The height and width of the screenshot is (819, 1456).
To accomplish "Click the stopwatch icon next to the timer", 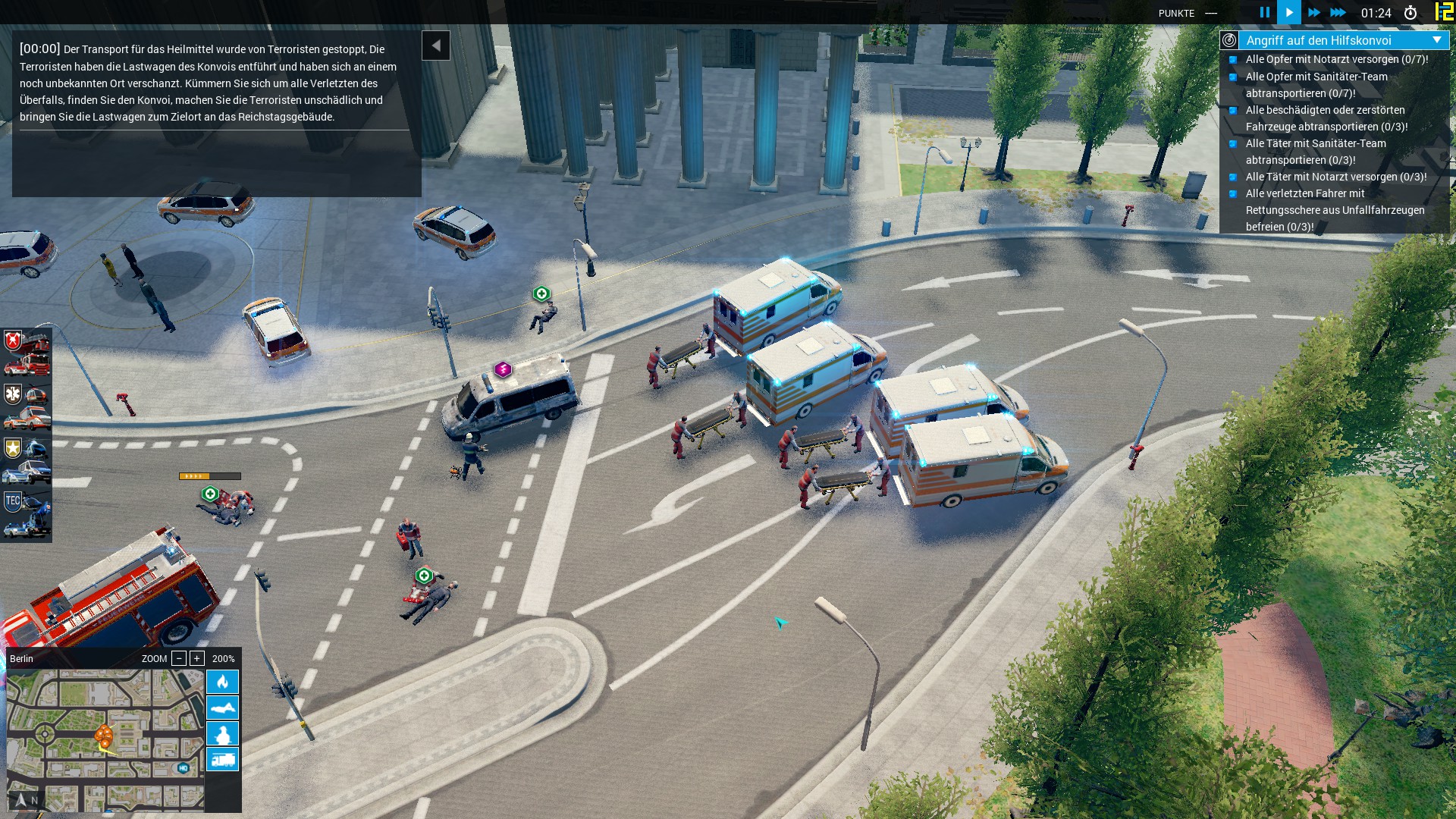I will point(1410,12).
